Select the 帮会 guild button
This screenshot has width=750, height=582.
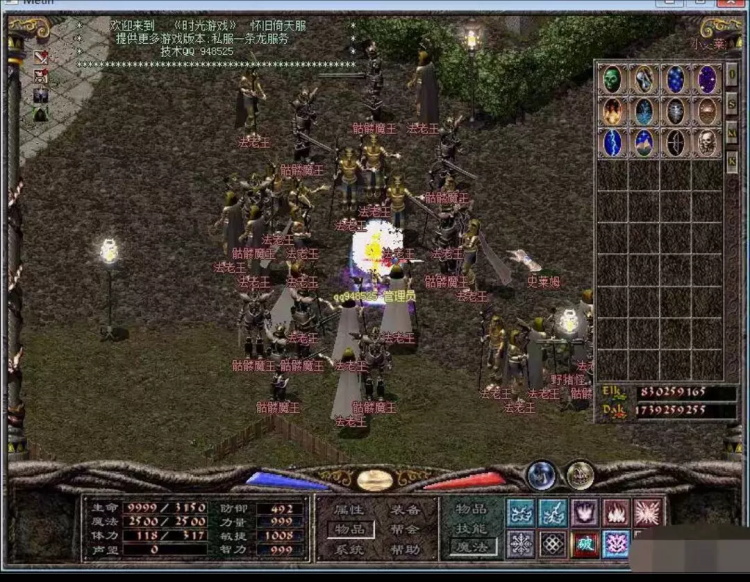click(404, 529)
